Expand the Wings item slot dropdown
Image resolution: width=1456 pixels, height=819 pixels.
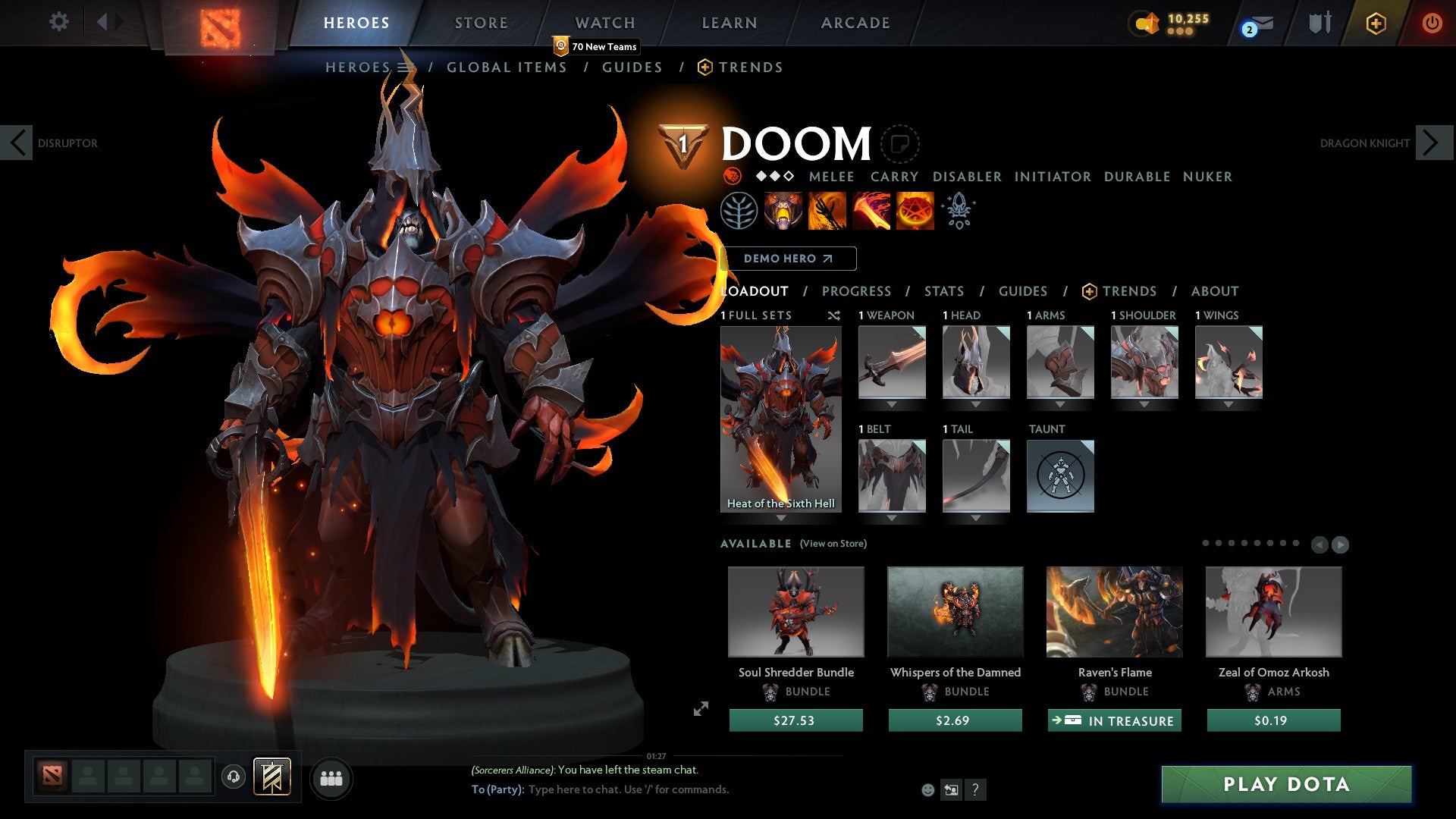point(1228,404)
